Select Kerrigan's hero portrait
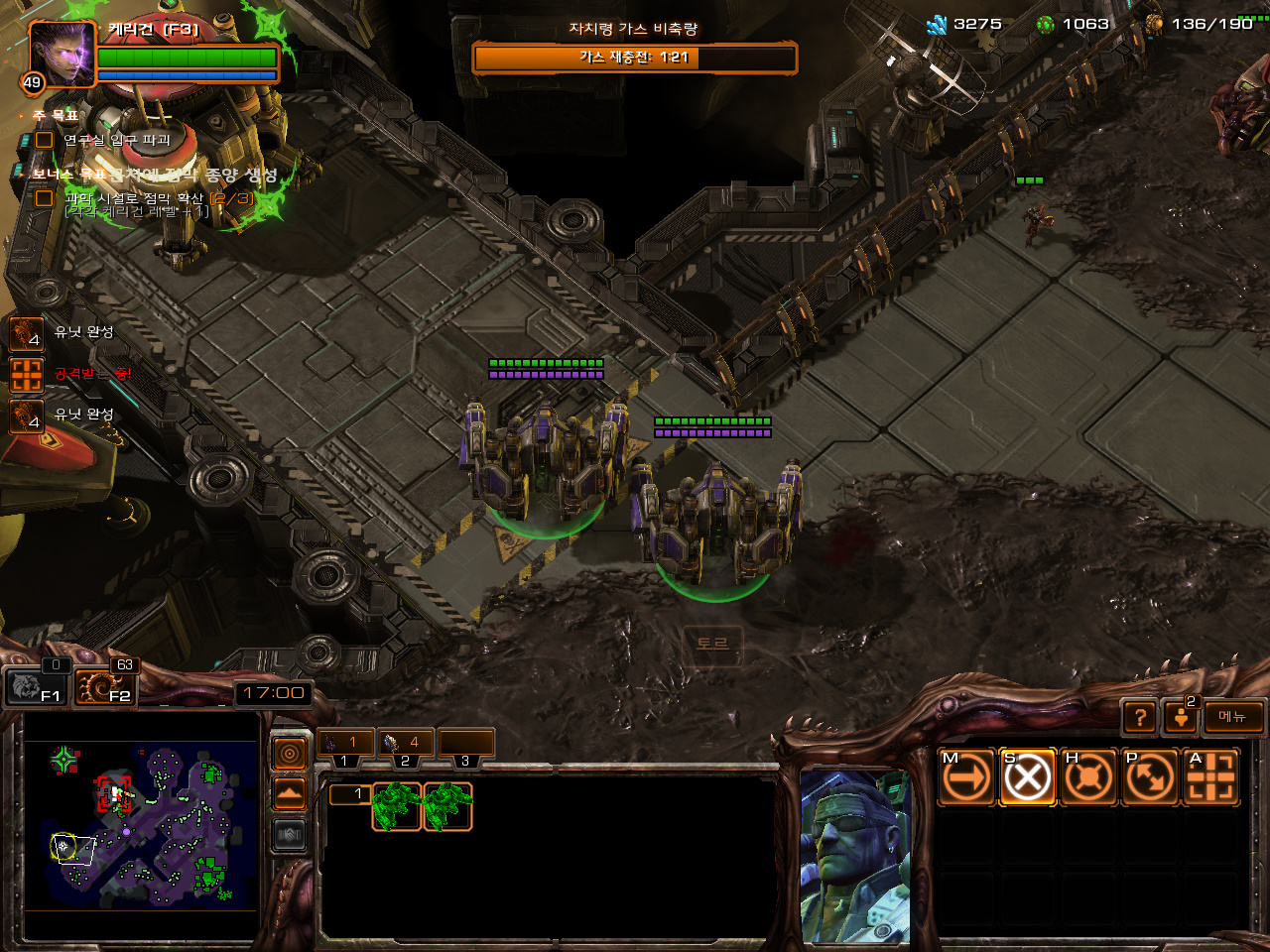Image resolution: width=1270 pixels, height=952 pixels. pyautogui.click(x=62, y=53)
